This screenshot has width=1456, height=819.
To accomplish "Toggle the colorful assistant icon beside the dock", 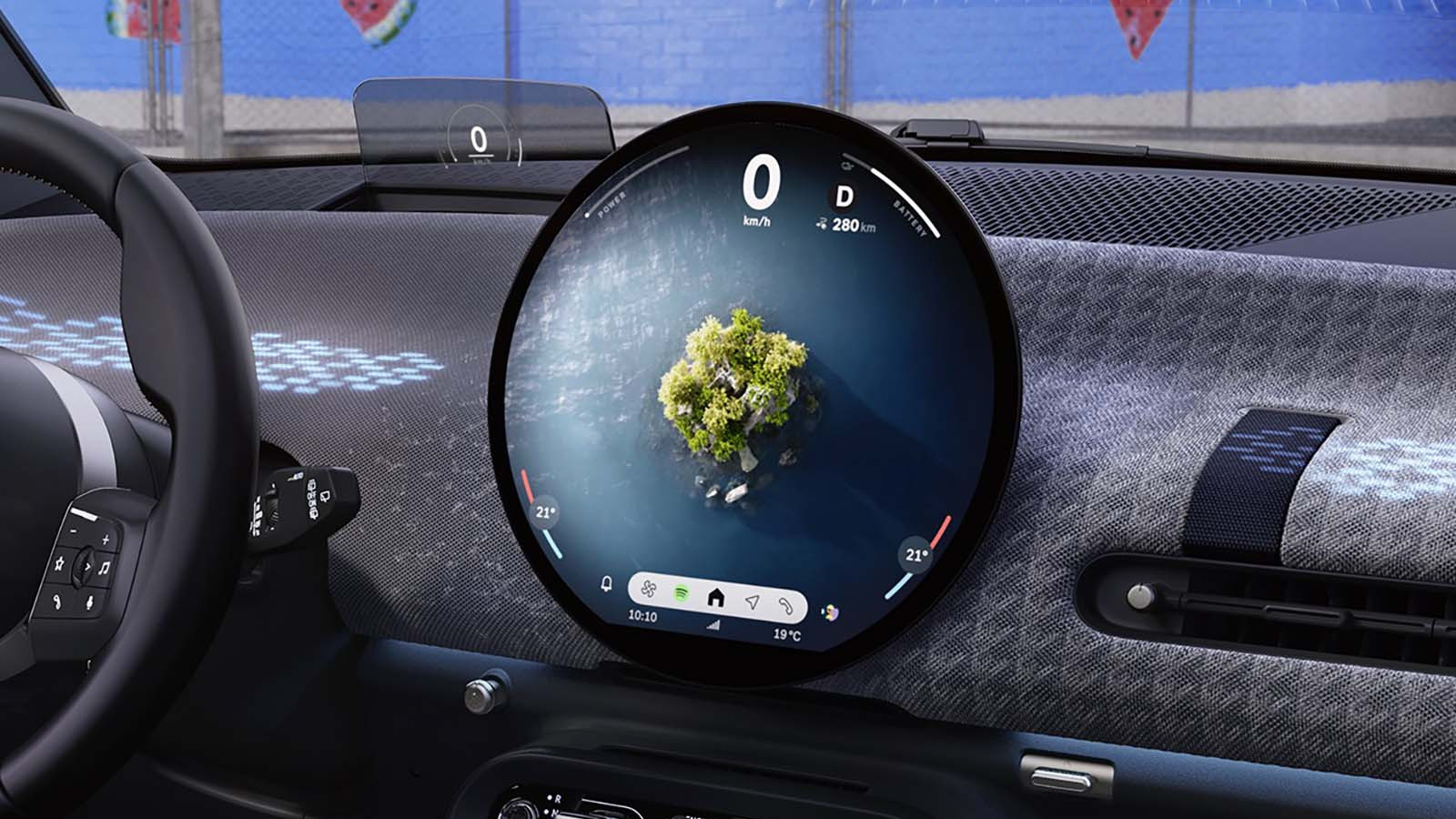I will coord(831,612).
